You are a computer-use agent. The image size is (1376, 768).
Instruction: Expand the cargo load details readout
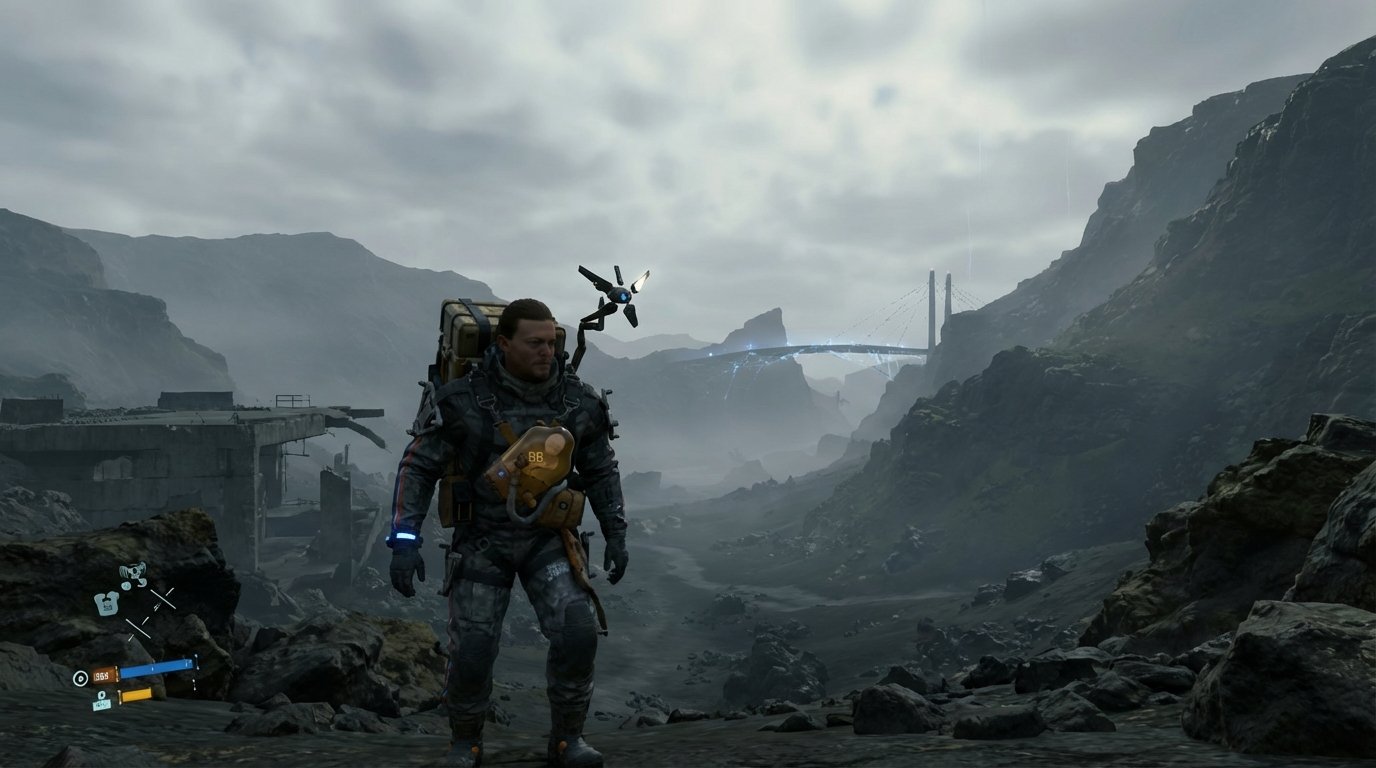pyautogui.click(x=107, y=603)
